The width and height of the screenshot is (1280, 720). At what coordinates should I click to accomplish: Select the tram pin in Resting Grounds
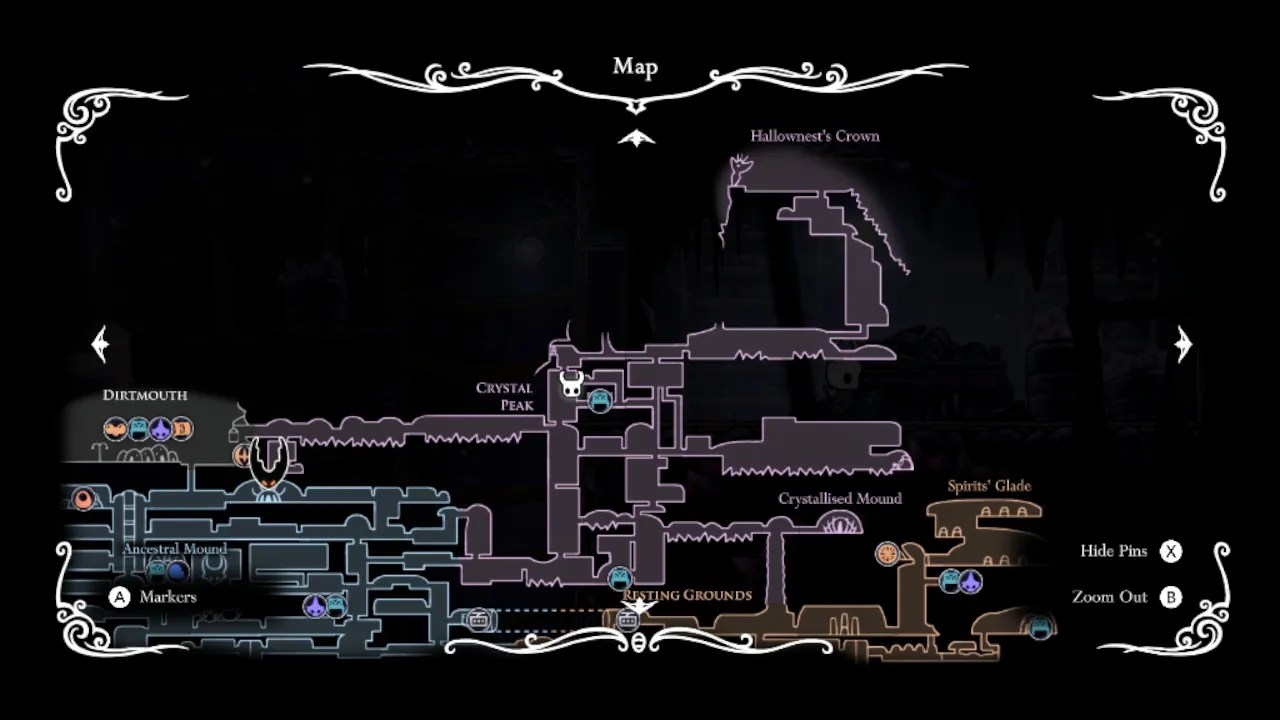pos(628,618)
